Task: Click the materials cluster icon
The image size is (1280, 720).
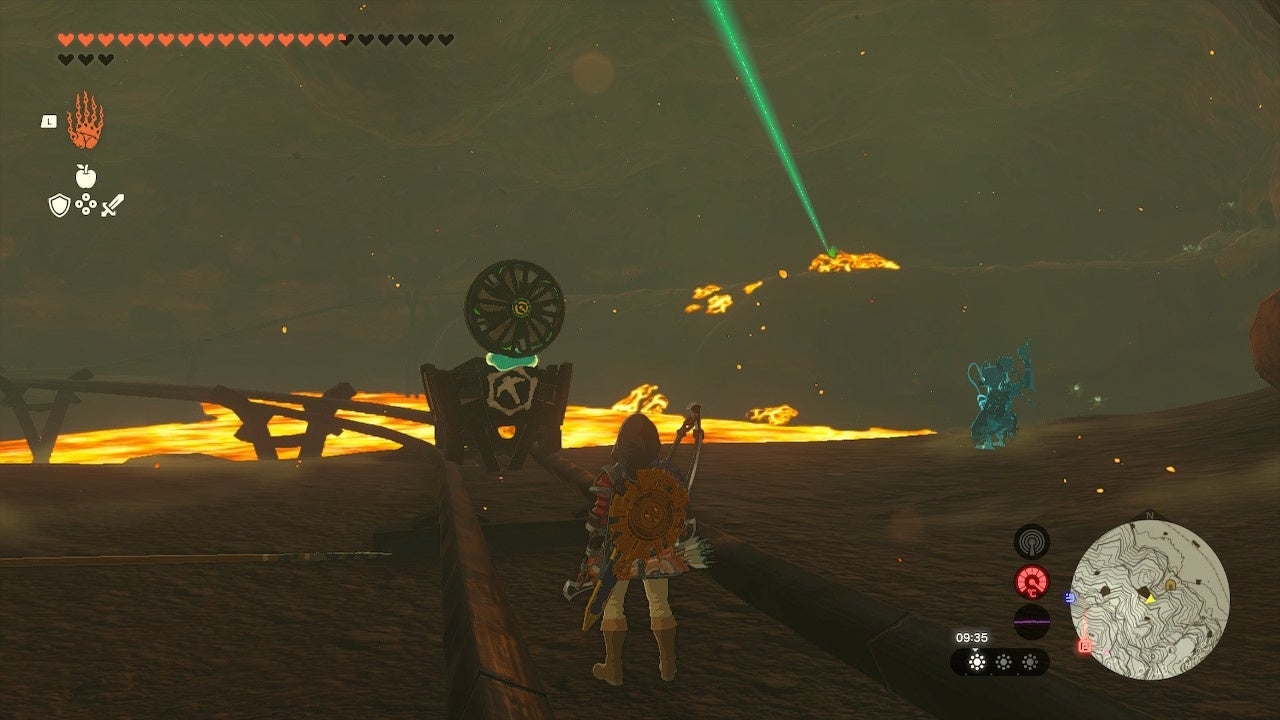Action: [x=86, y=203]
